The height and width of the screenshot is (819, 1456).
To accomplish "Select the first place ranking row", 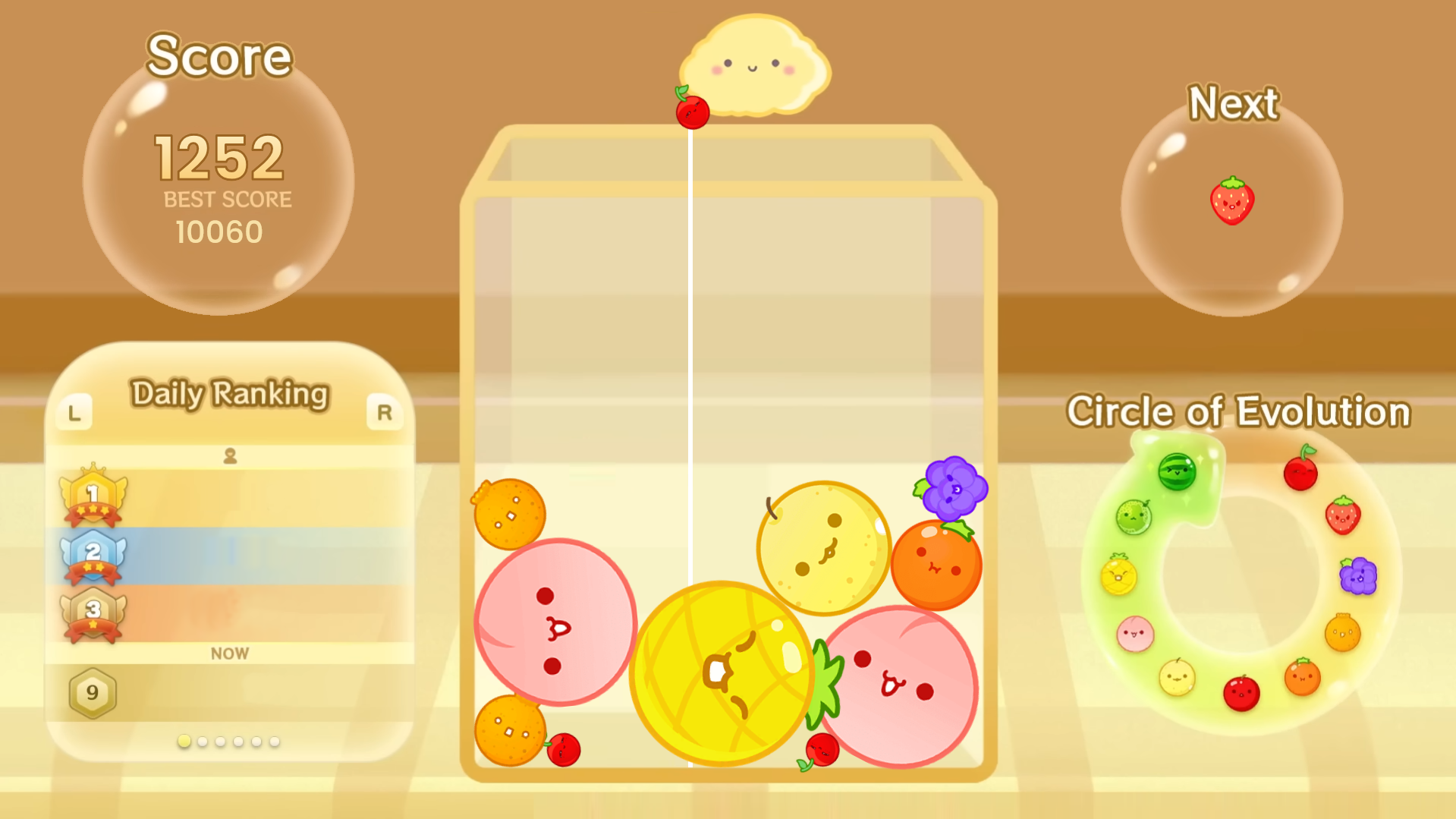I will click(230, 498).
